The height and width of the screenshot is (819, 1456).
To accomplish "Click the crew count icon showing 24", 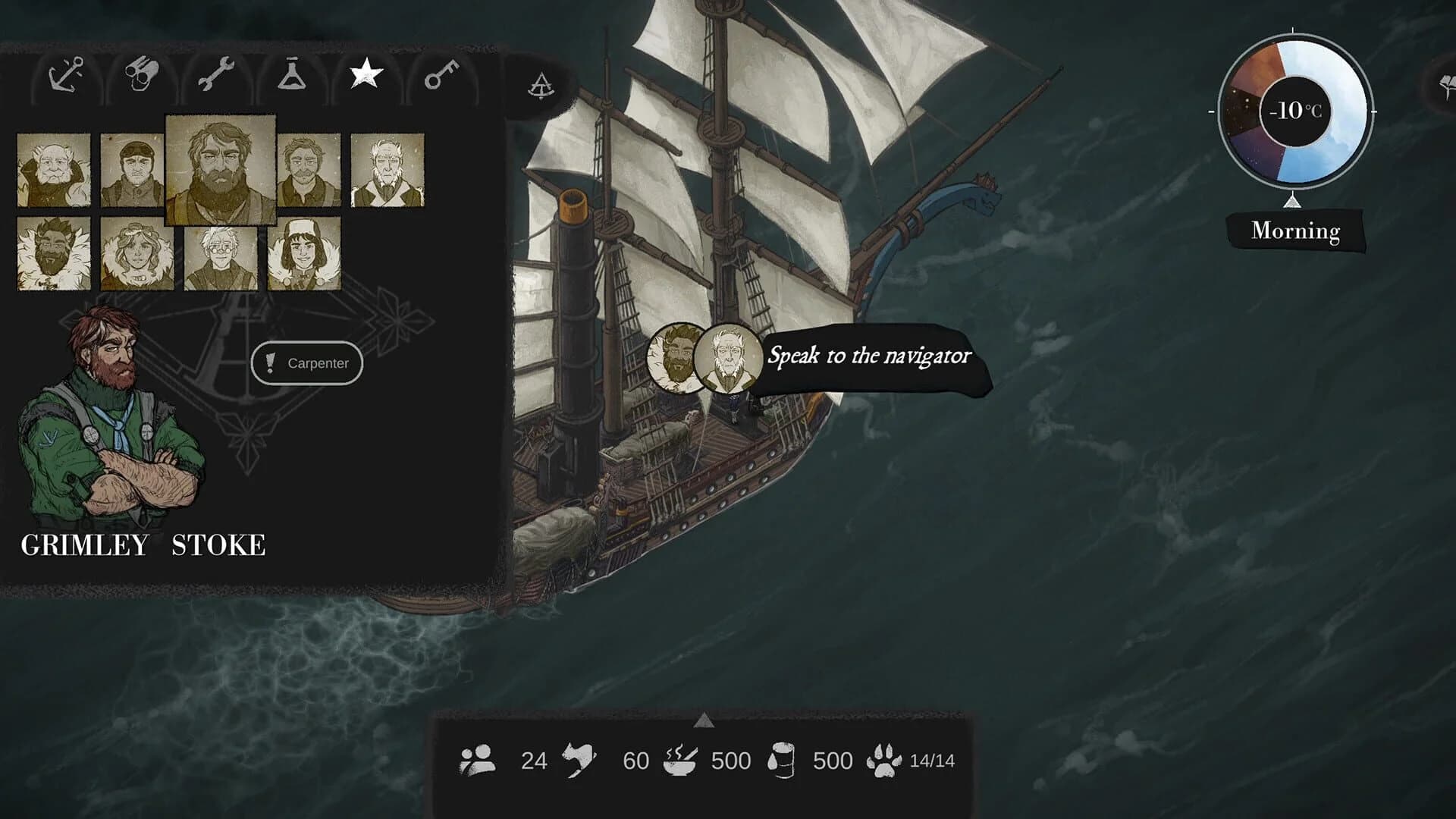I will tap(478, 760).
